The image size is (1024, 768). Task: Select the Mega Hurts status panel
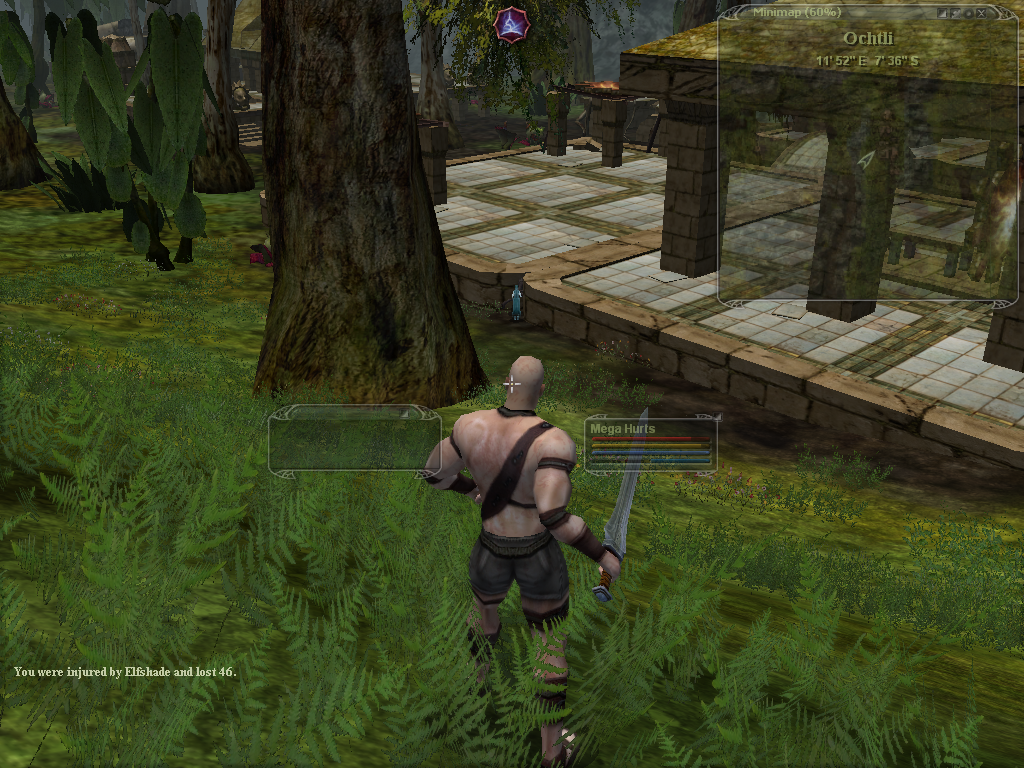pos(651,446)
